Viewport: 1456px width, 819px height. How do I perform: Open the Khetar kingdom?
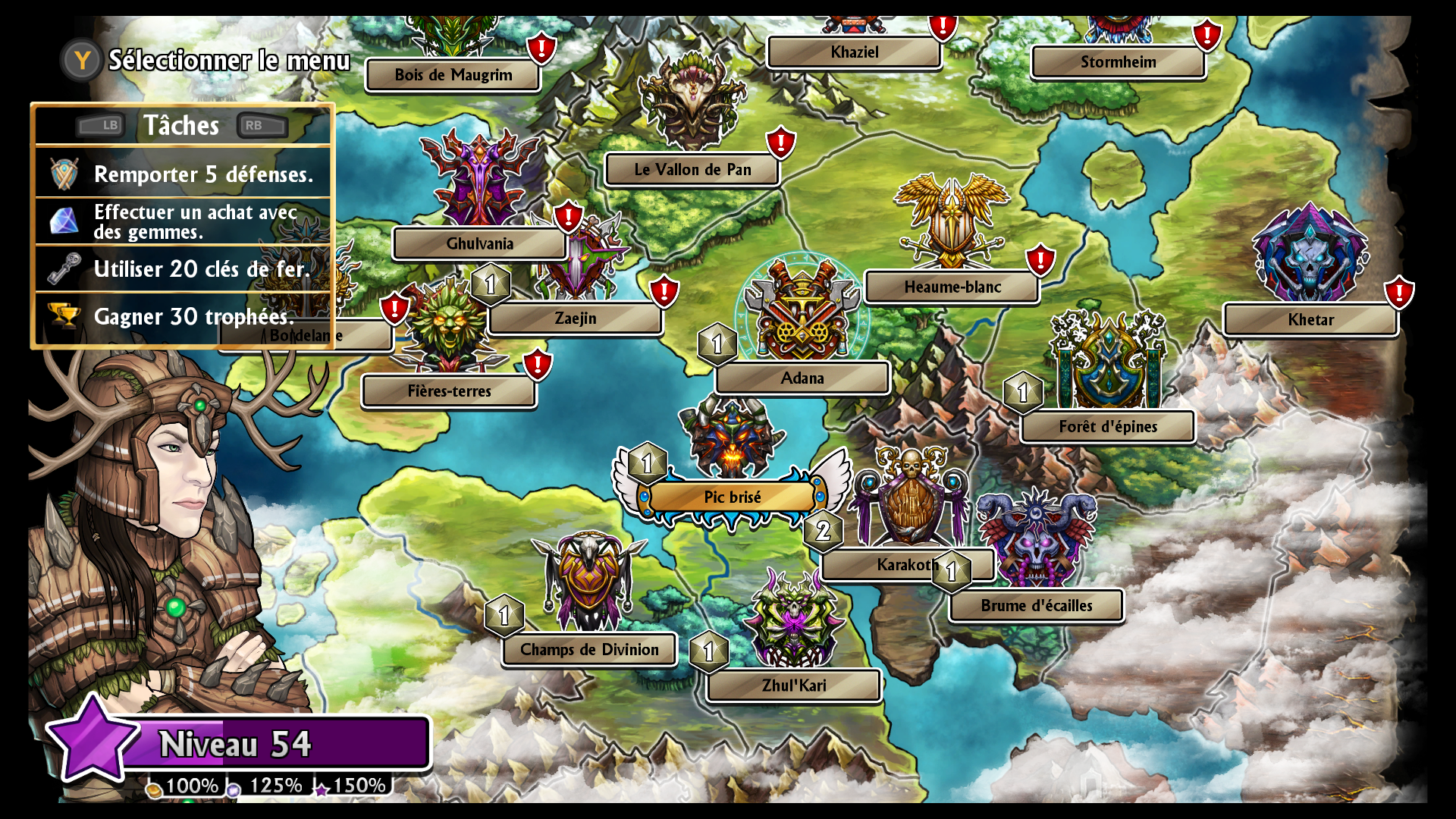[x=1310, y=320]
